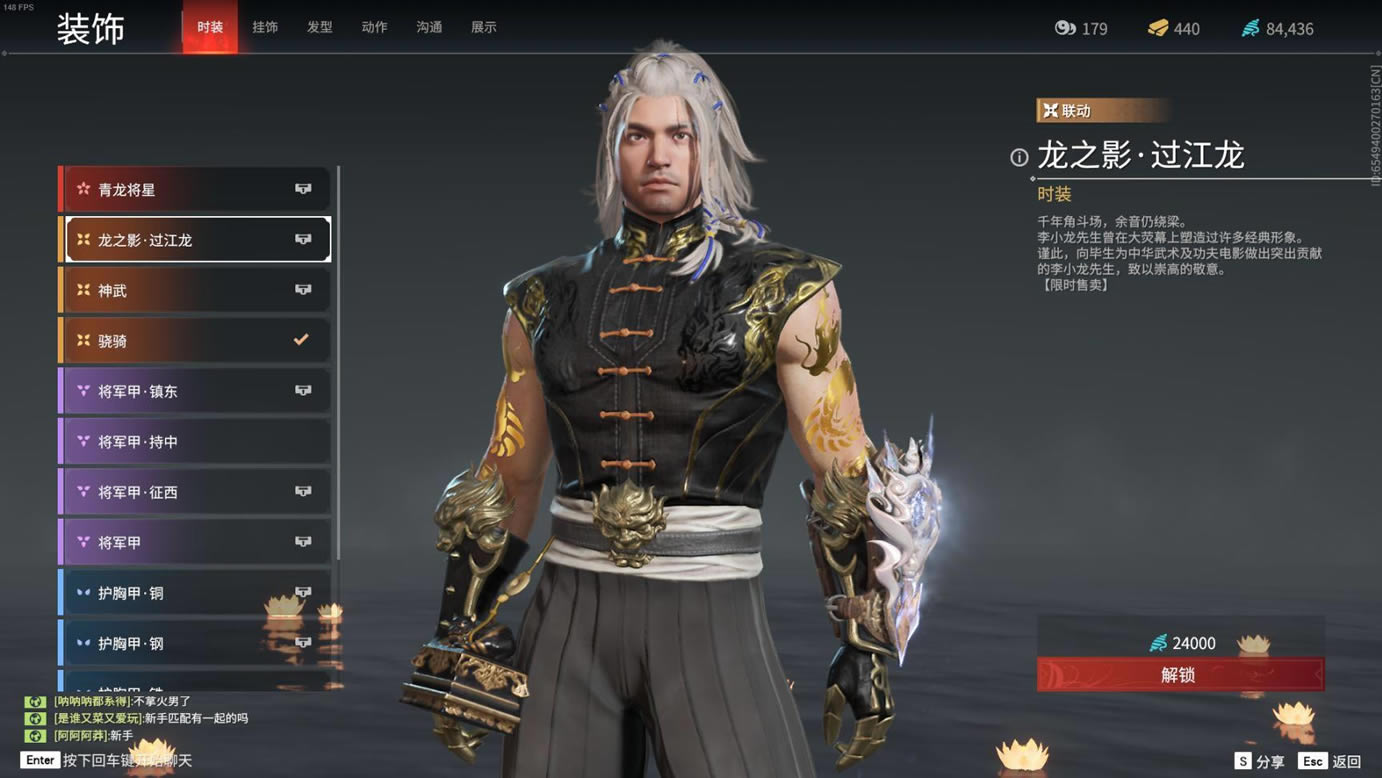The width and height of the screenshot is (1382, 778).
Task: Switch to the 时装 tab
Action: click(x=210, y=27)
